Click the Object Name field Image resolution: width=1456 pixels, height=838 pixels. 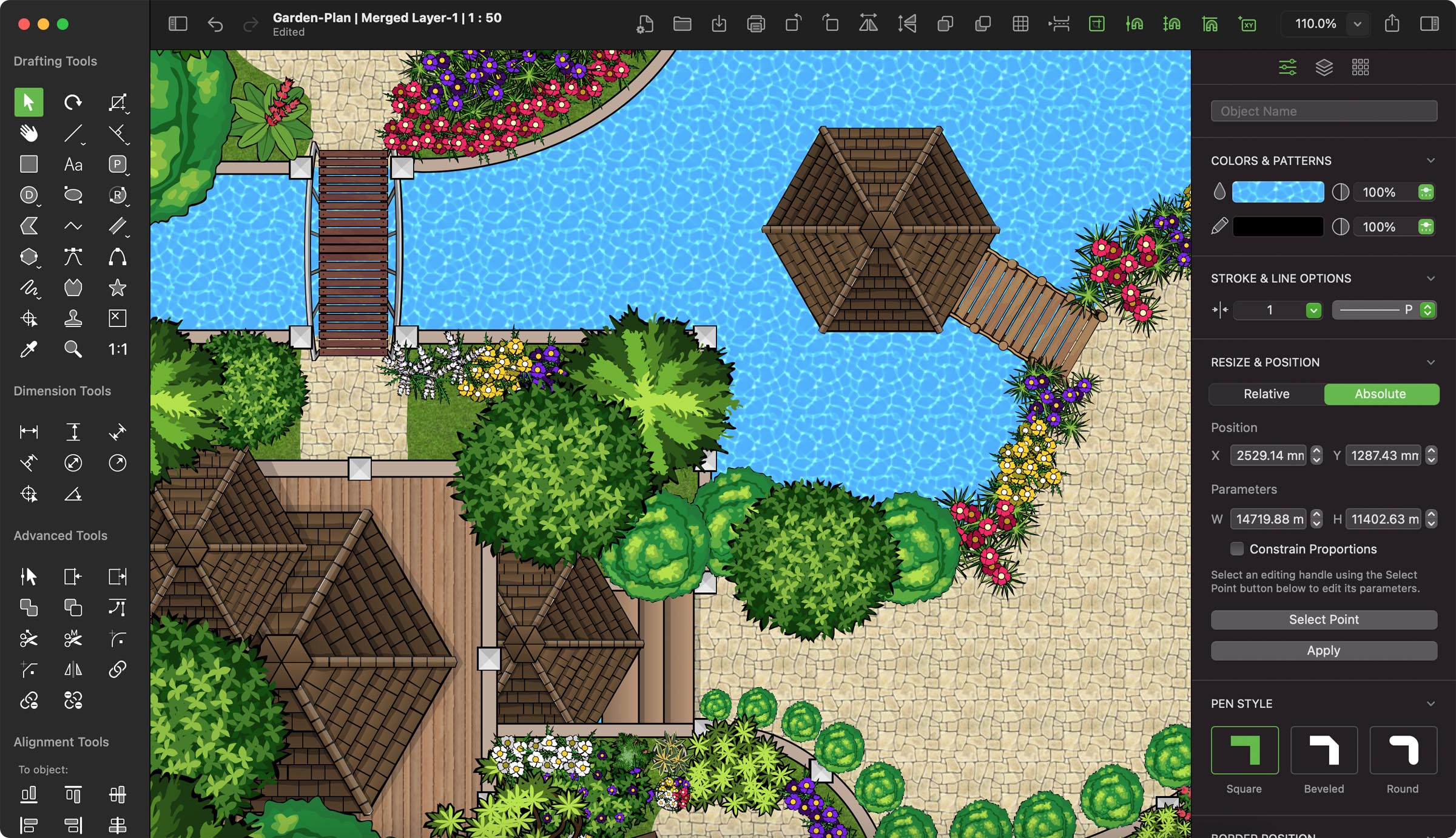(x=1324, y=111)
